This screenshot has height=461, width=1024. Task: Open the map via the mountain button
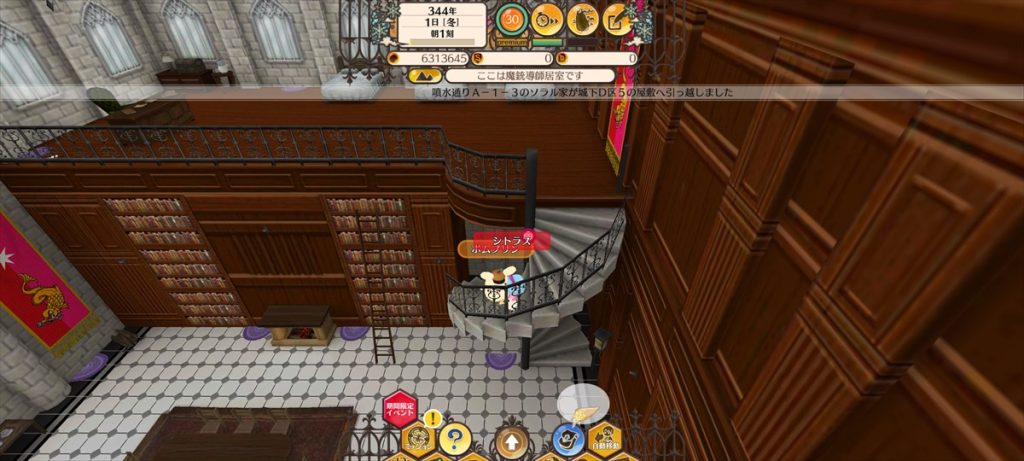pyautogui.click(x=420, y=75)
